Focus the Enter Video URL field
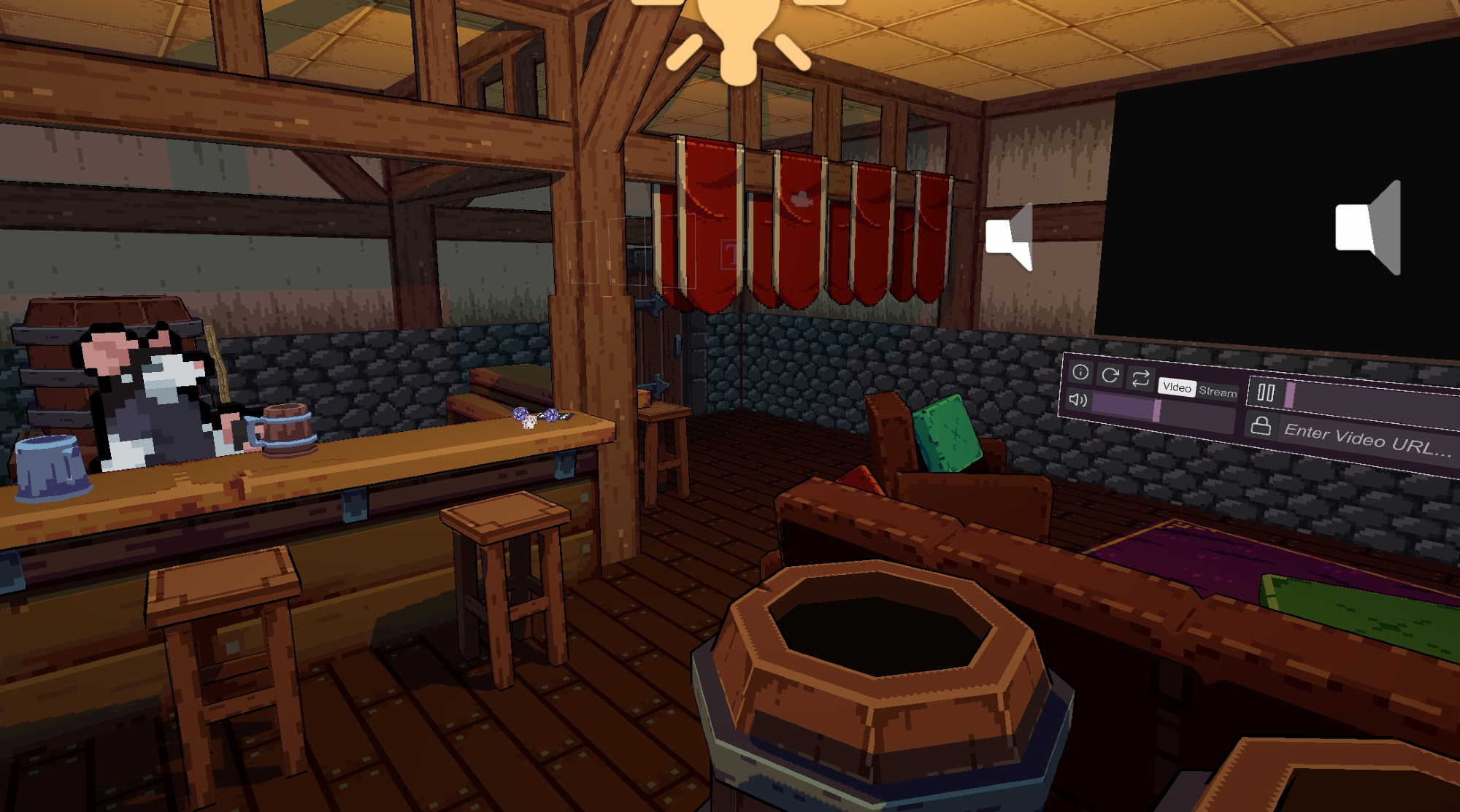 click(1367, 440)
